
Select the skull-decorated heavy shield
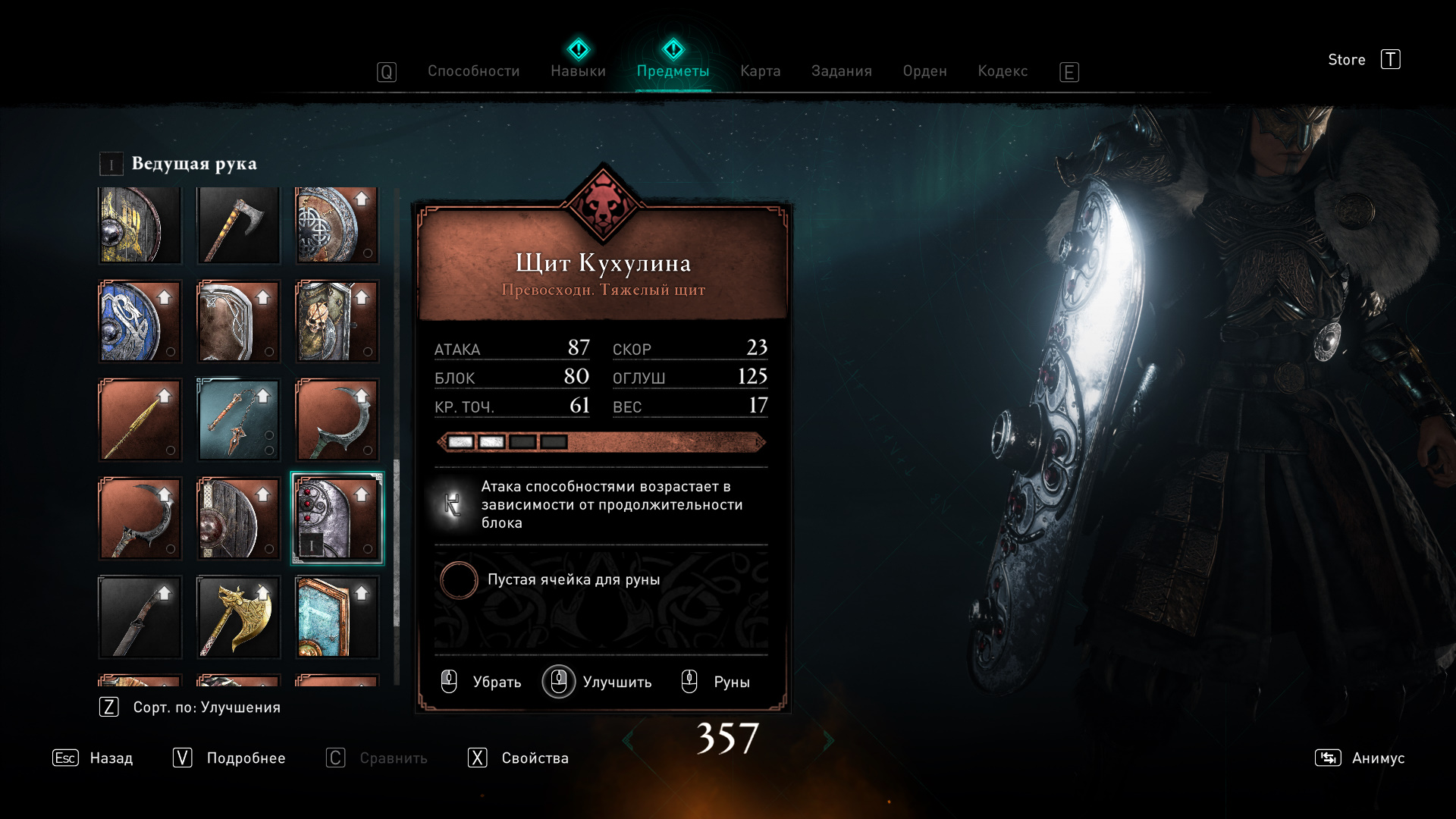337,322
